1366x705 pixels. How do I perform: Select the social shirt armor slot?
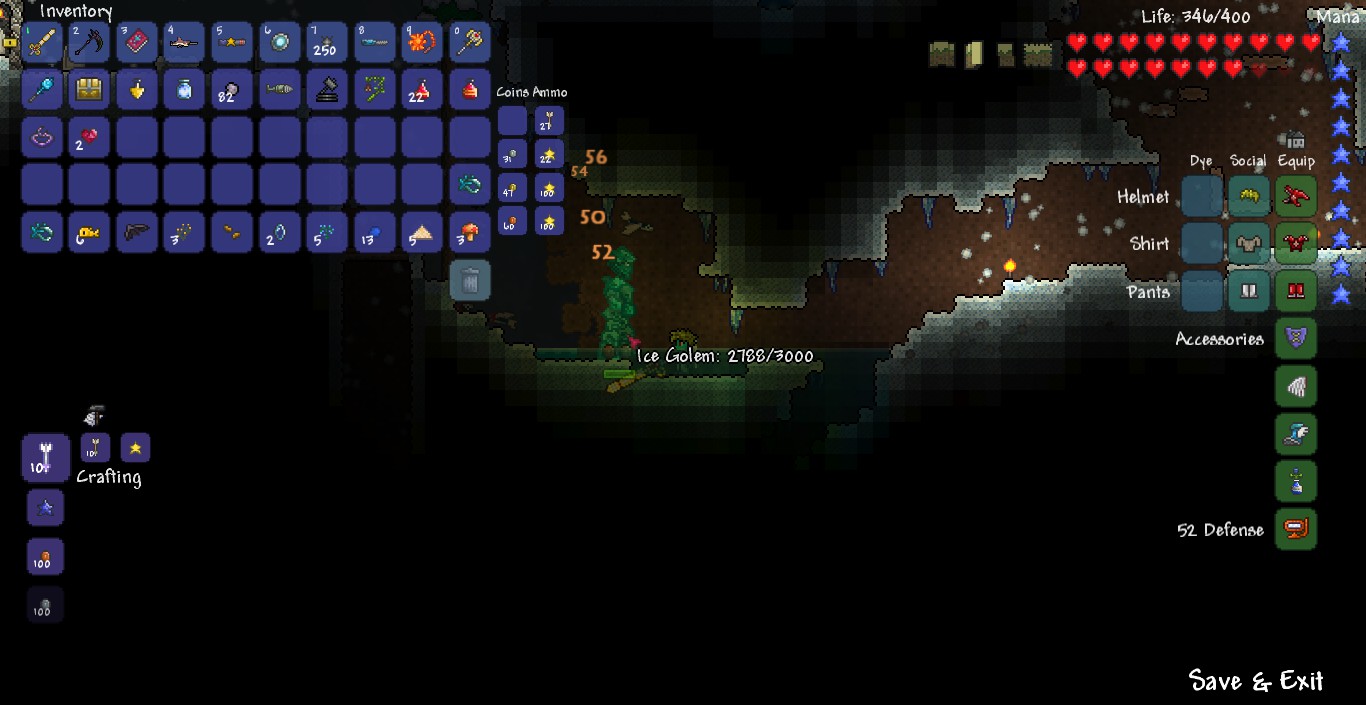[x=1248, y=244]
